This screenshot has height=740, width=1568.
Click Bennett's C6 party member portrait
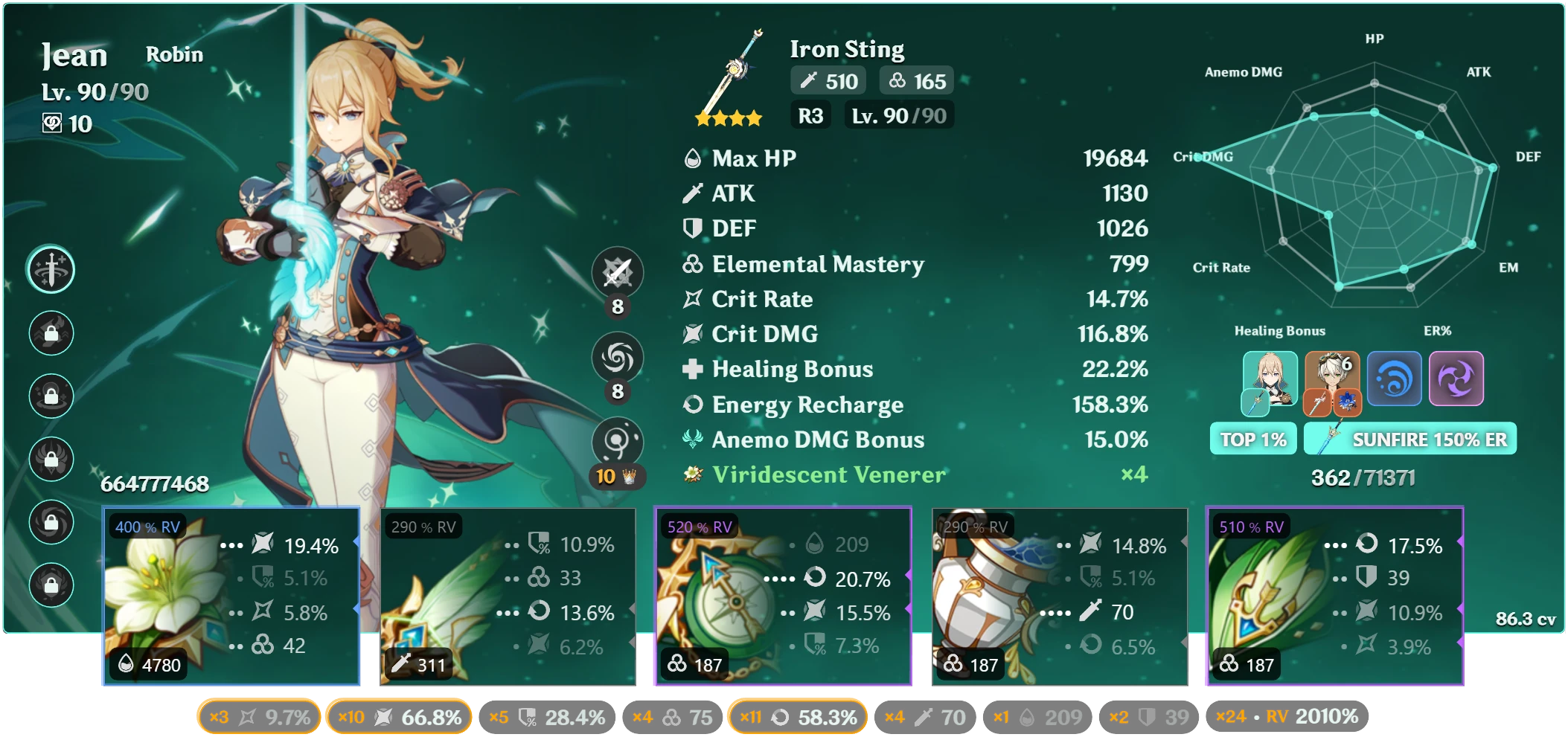(1331, 379)
